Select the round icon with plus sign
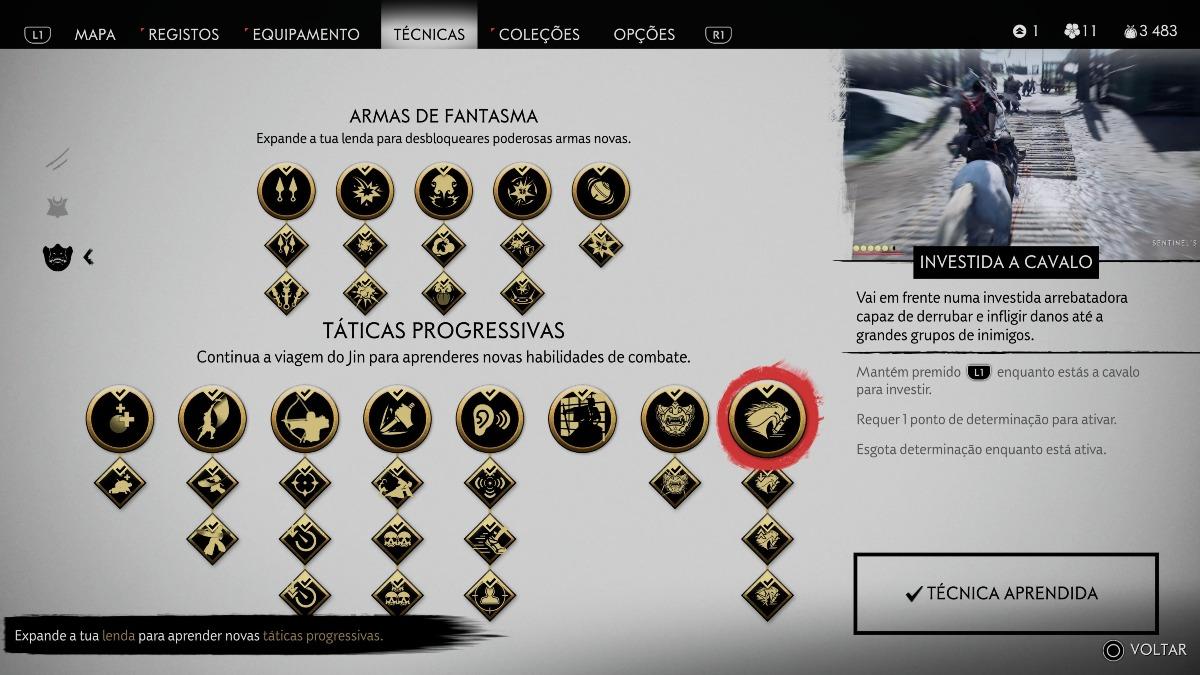This screenshot has width=1200, height=675. pos(120,418)
